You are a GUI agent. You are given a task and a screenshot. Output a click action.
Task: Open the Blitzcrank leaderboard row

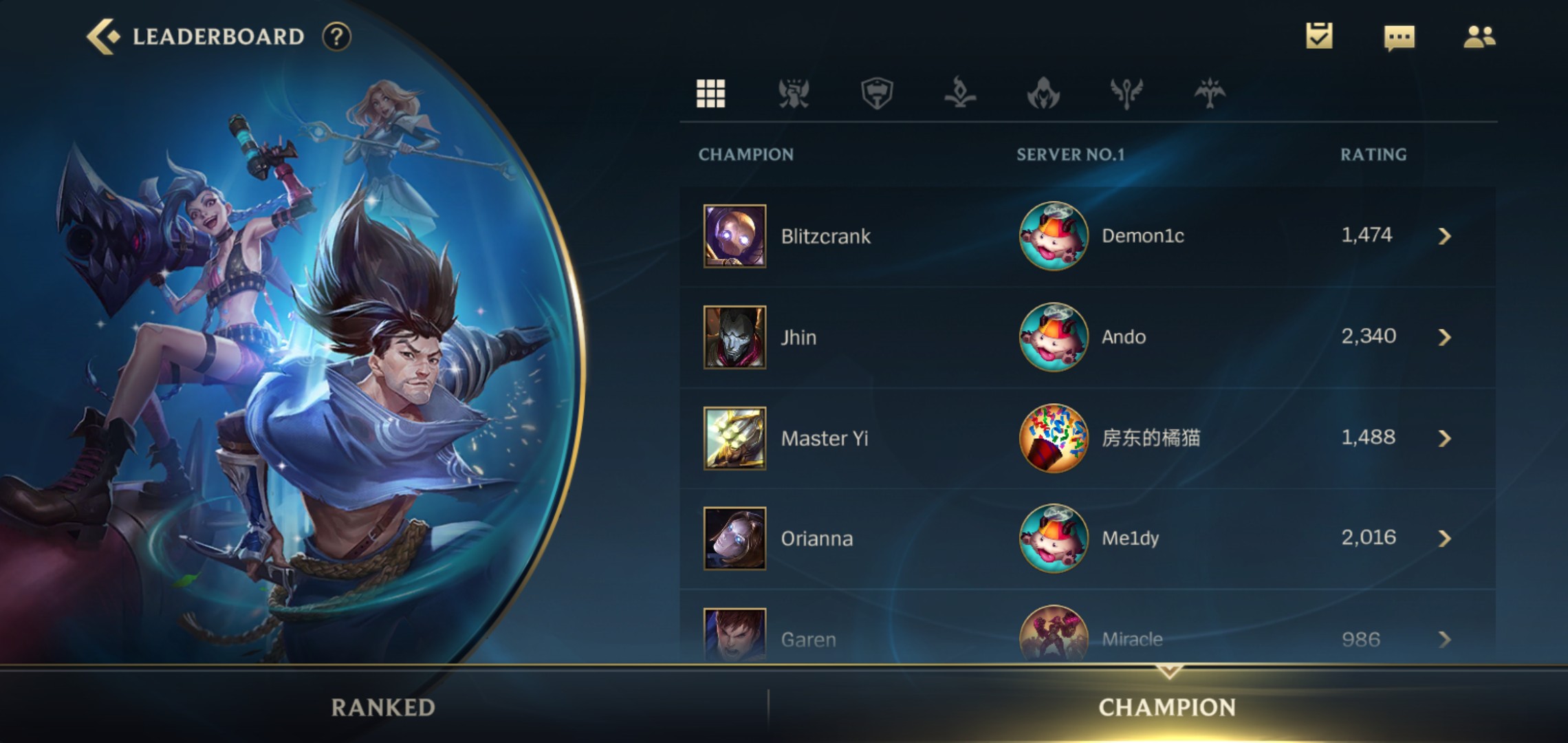pyautogui.click(x=1087, y=236)
